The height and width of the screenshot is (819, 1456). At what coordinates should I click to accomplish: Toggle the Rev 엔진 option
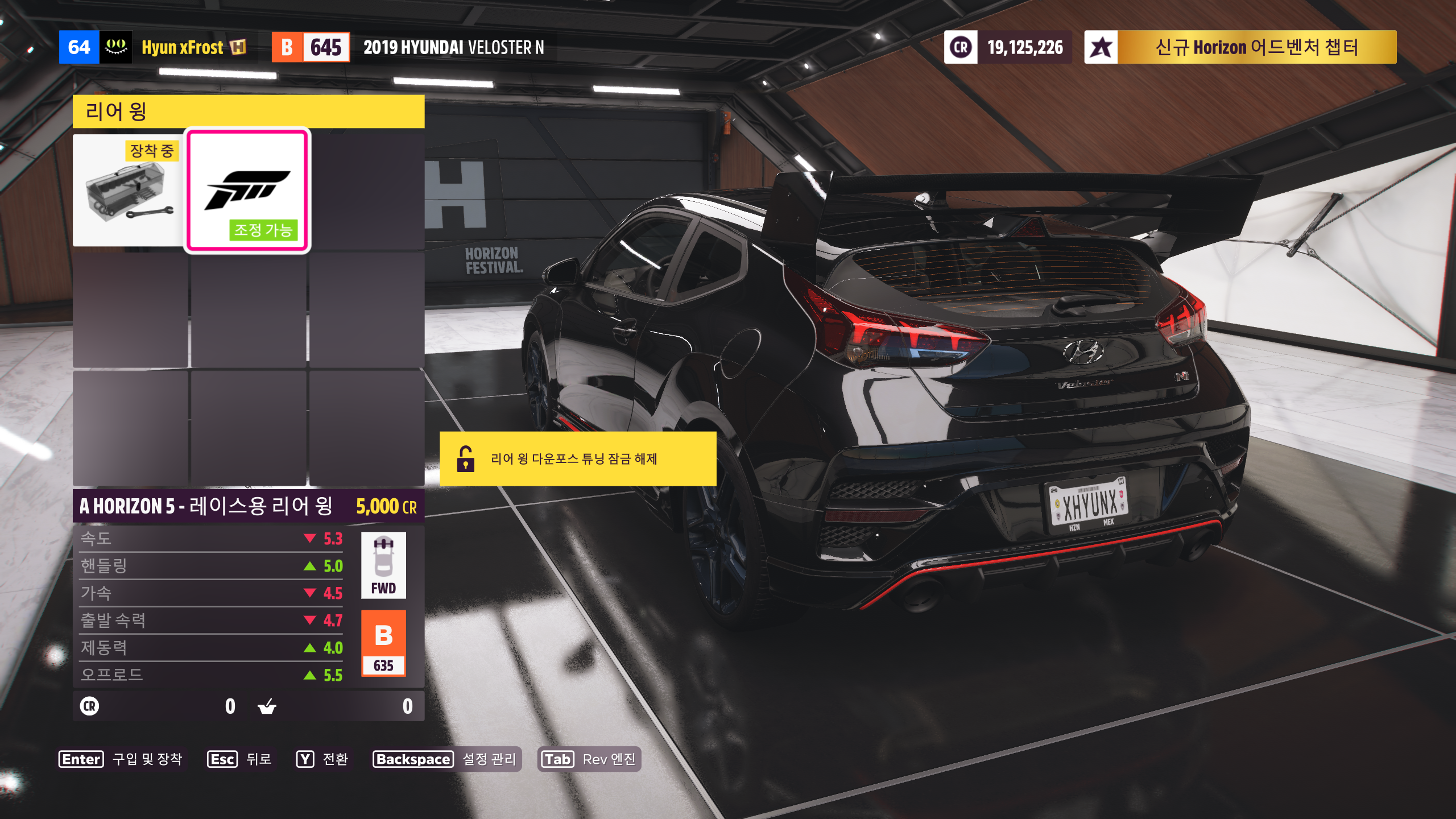click(589, 759)
